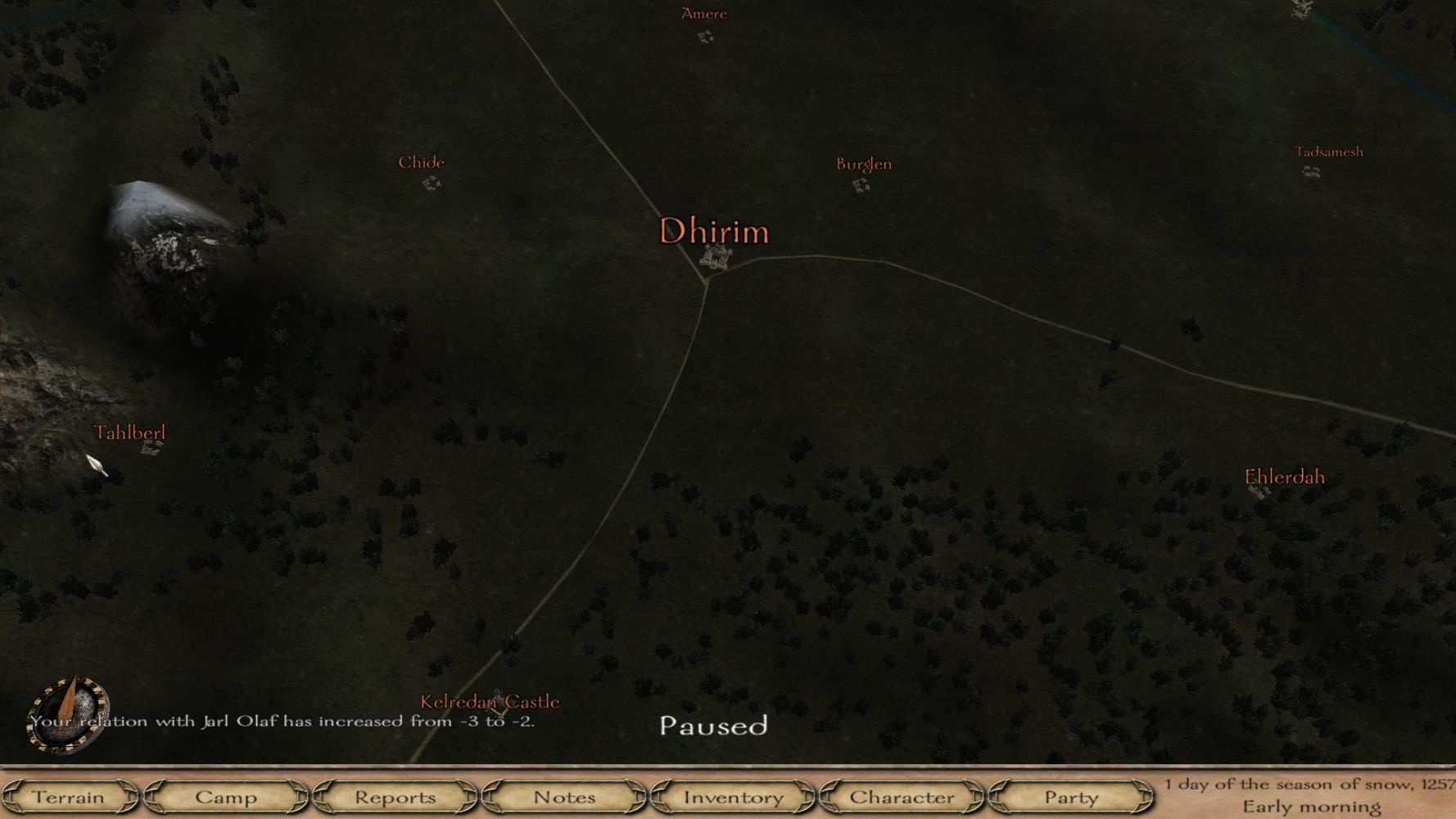Show the Reports screen

tap(396, 797)
